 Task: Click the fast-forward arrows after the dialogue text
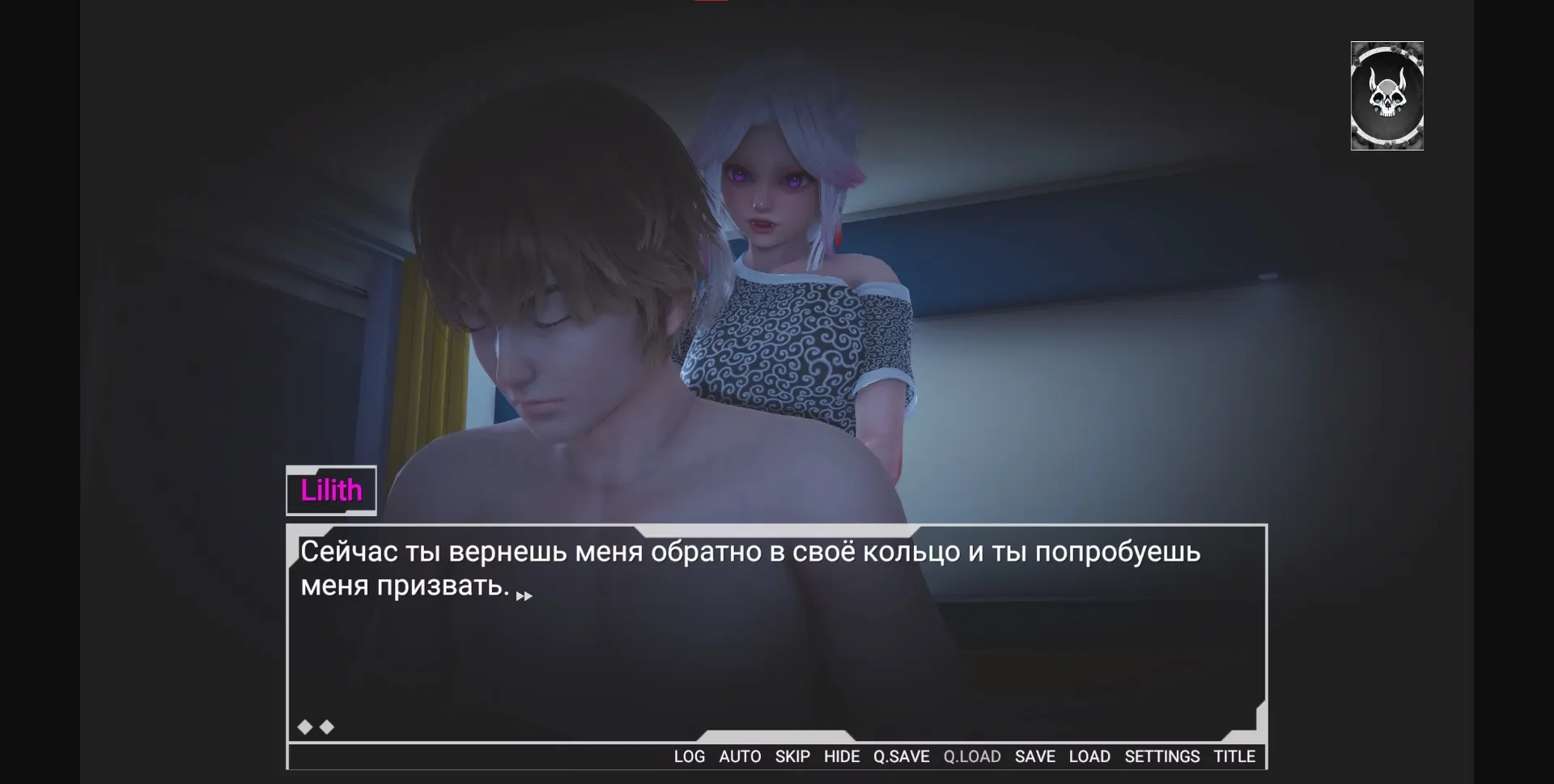pos(524,596)
